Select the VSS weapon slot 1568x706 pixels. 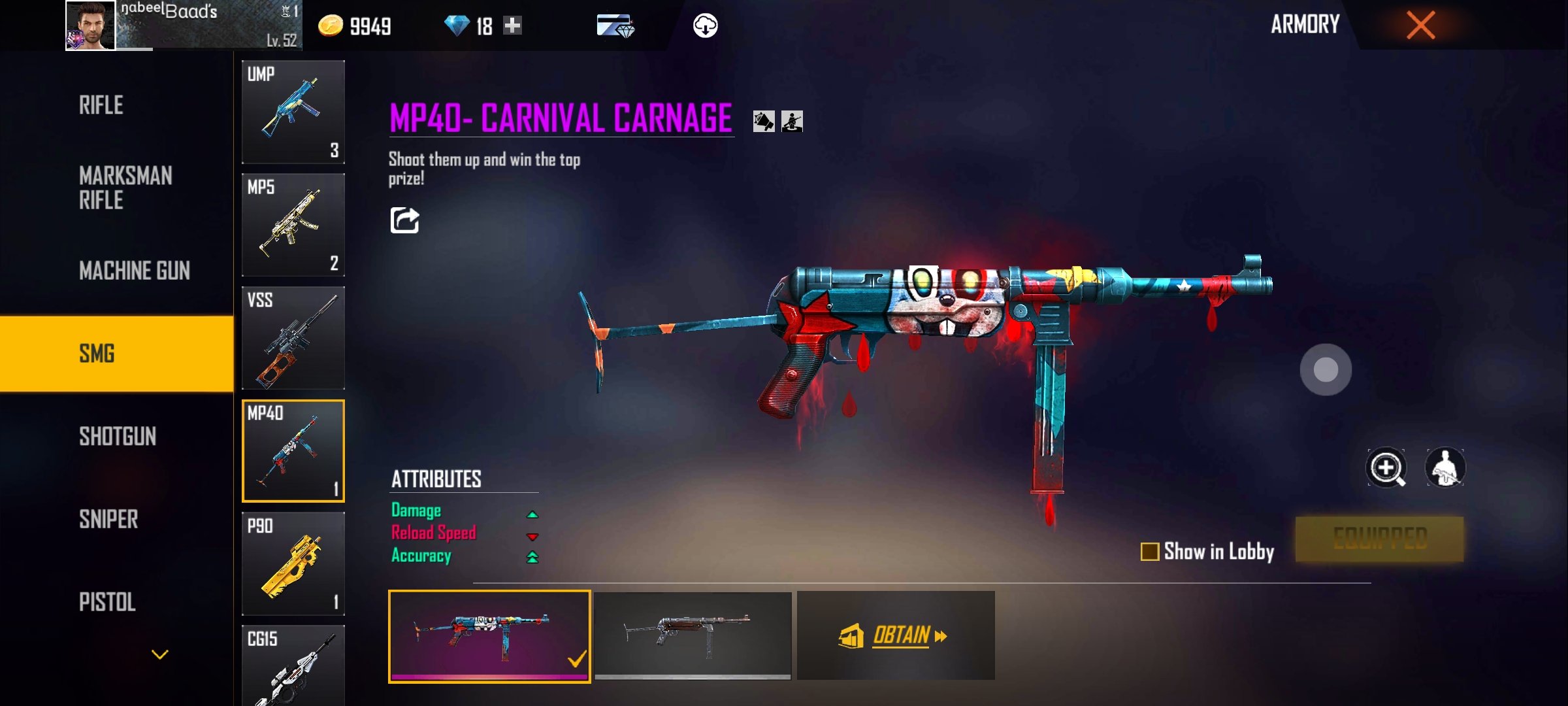click(x=293, y=338)
